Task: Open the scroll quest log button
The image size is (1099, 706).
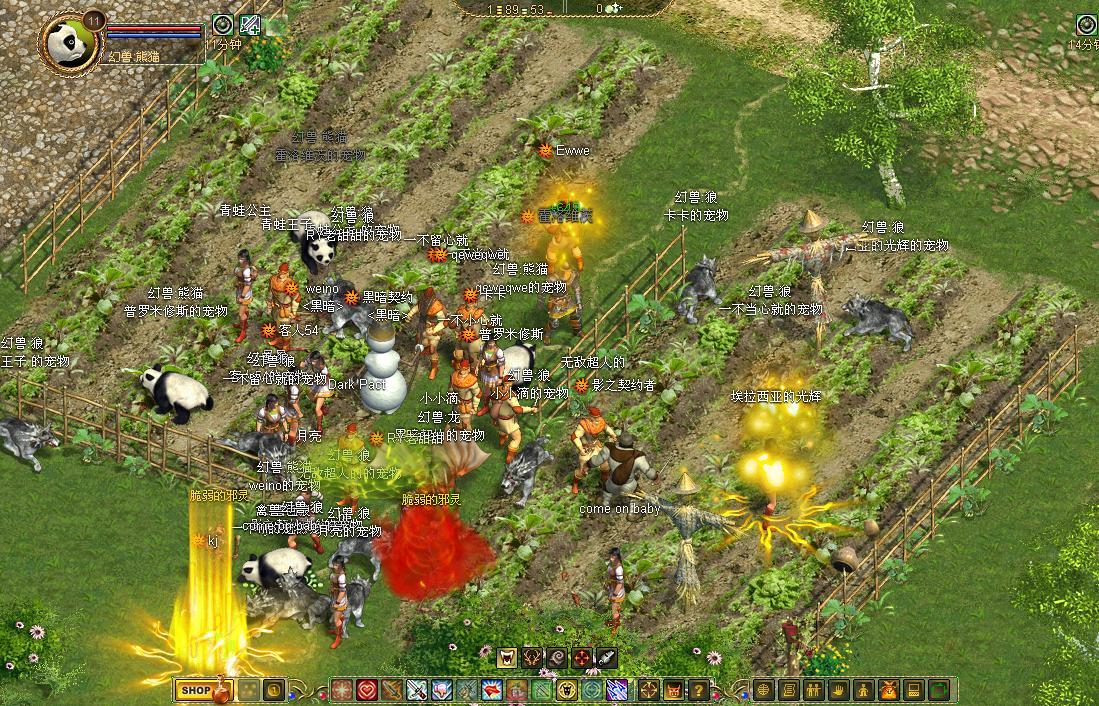Action: click(788, 690)
